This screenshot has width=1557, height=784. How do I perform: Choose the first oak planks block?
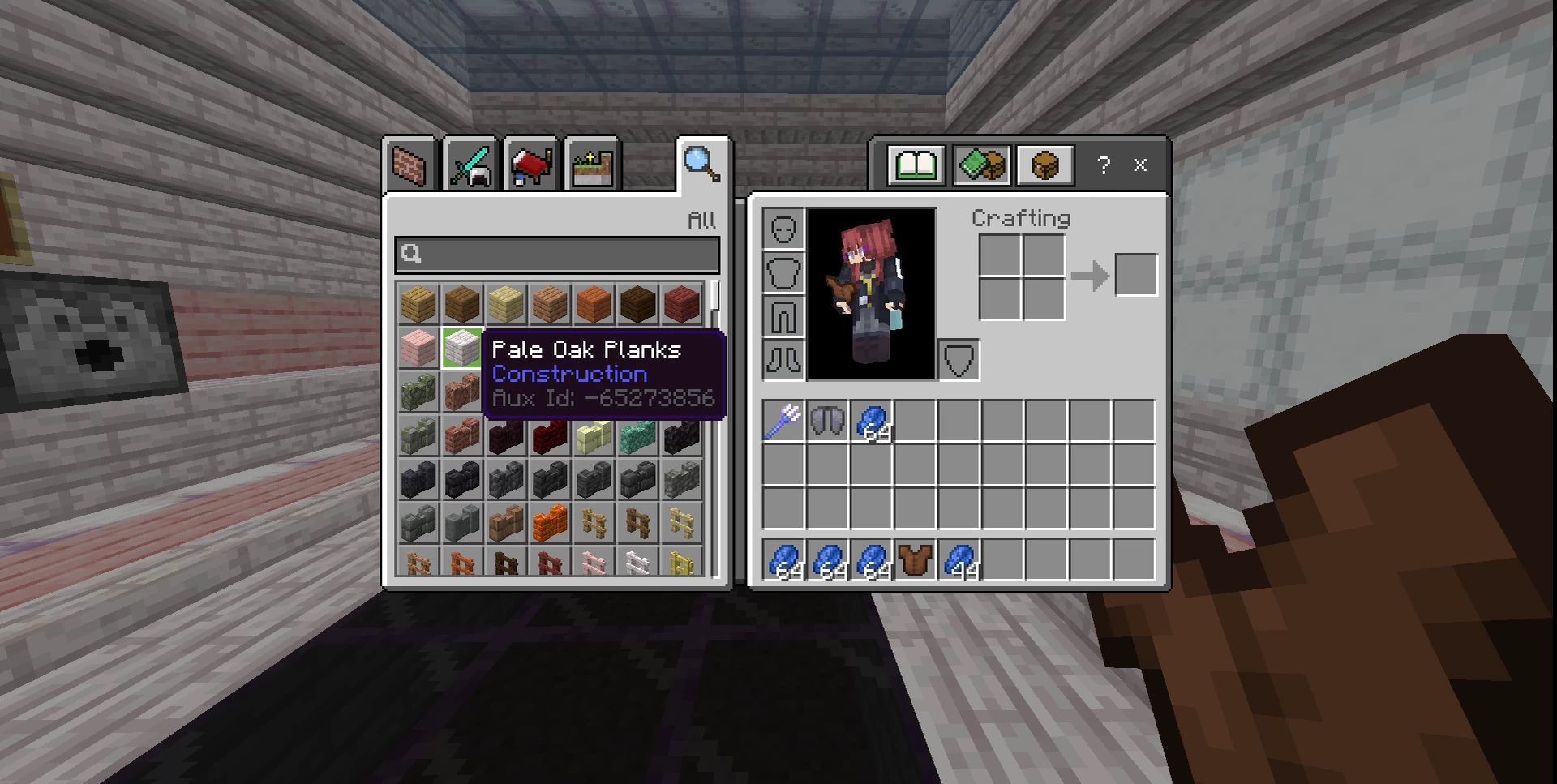[x=418, y=304]
